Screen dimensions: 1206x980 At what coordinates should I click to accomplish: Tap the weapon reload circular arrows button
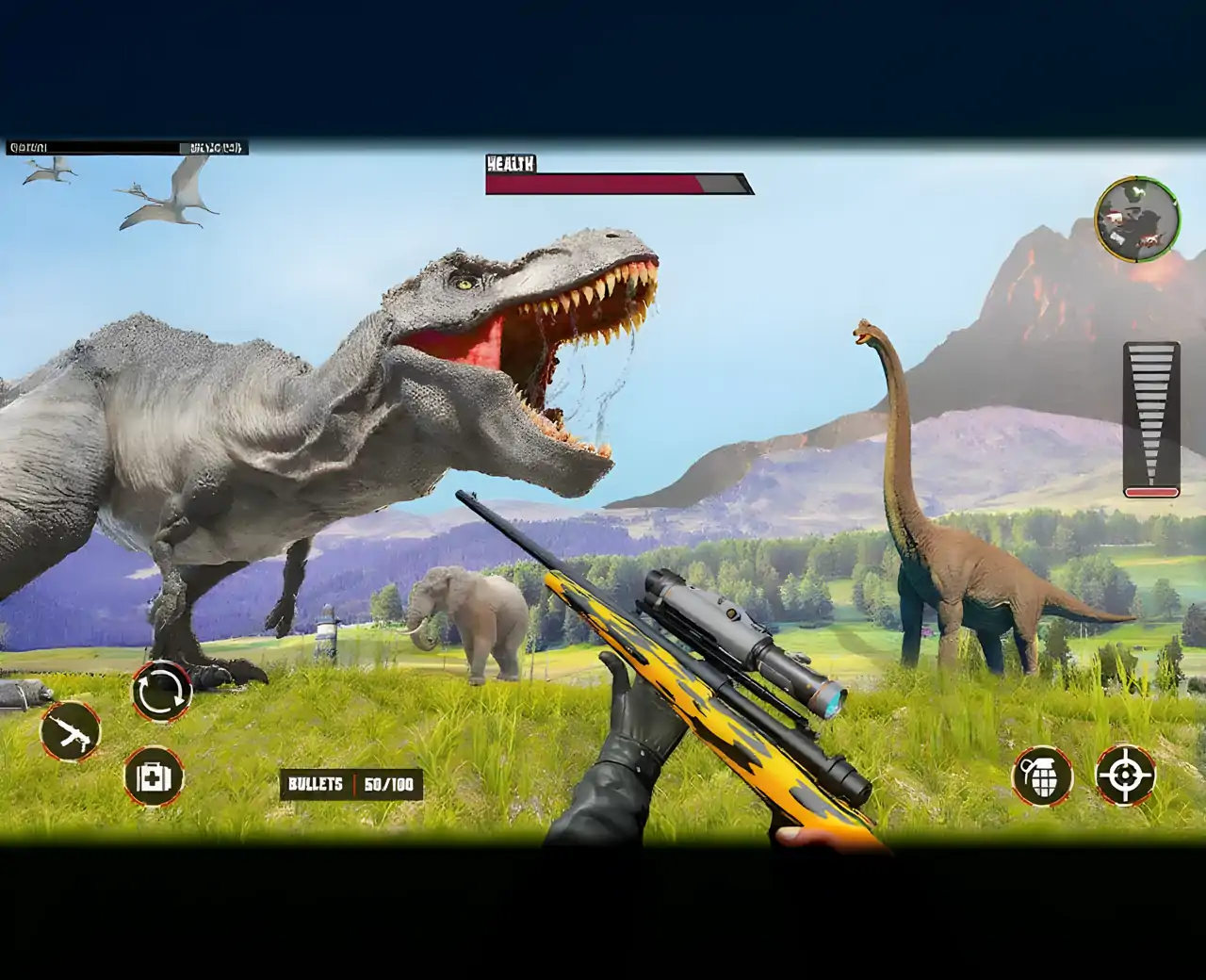(x=162, y=693)
